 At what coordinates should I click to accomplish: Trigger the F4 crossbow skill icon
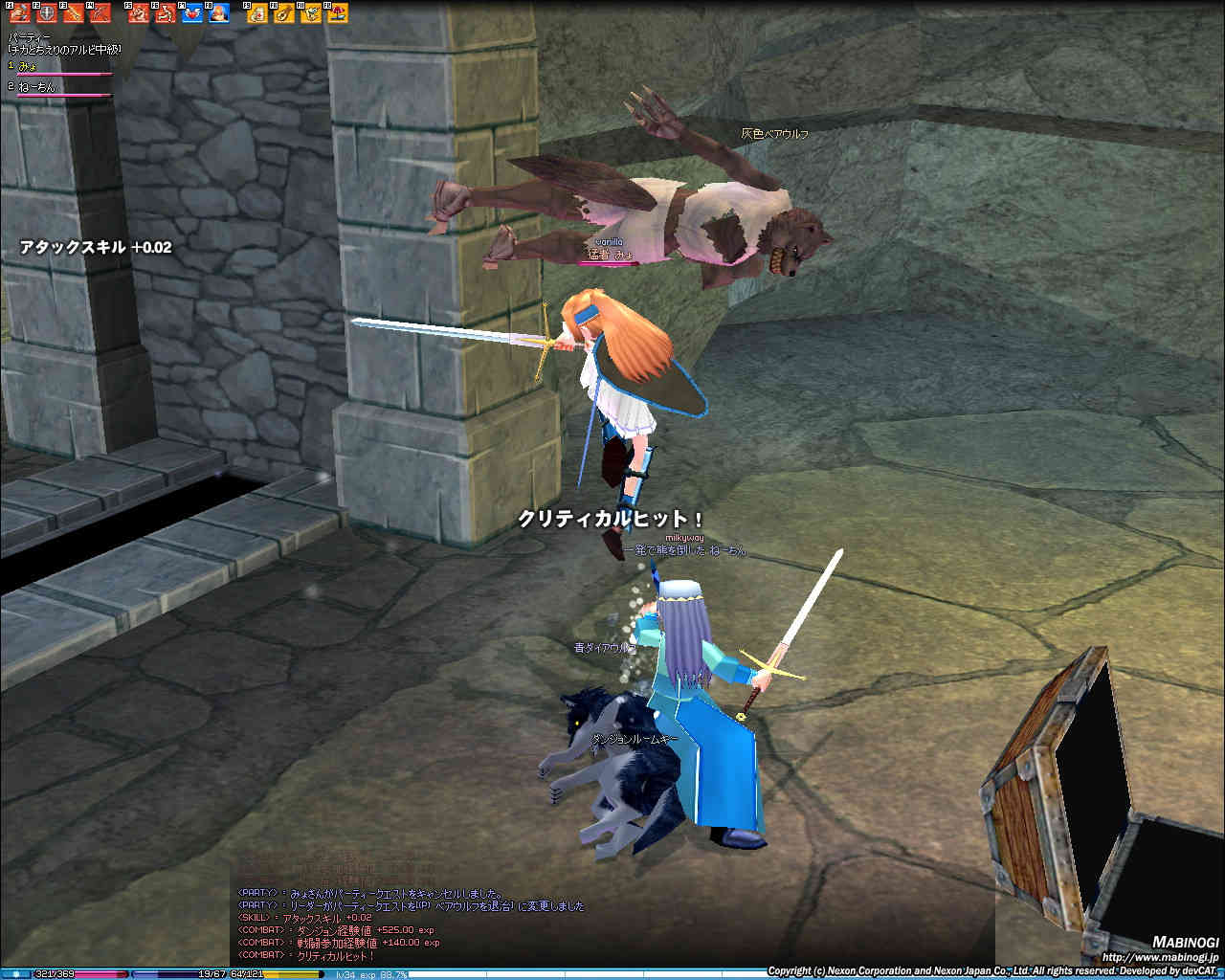(99, 14)
